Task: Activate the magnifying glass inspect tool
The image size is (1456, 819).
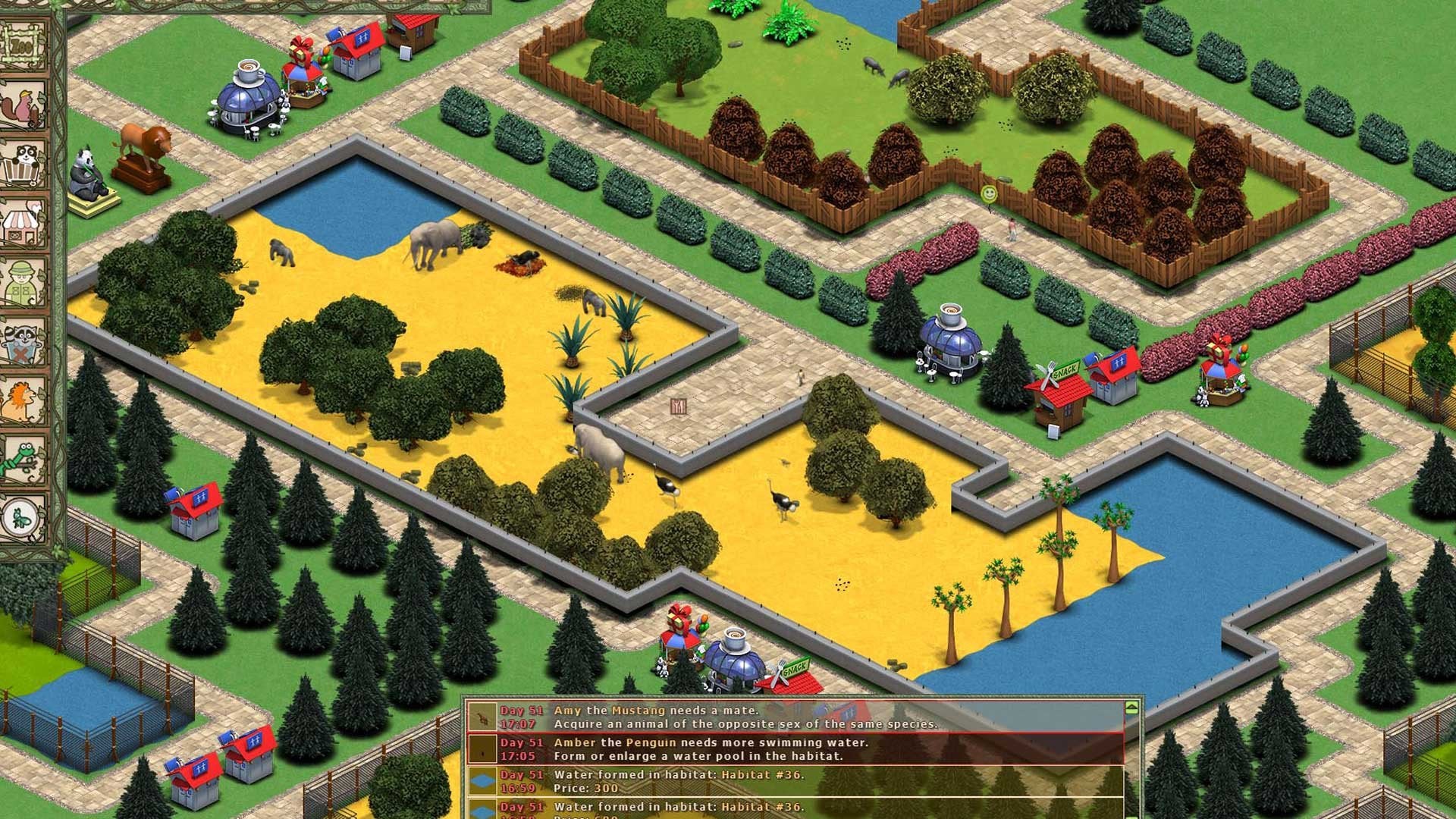Action: pos(24,518)
